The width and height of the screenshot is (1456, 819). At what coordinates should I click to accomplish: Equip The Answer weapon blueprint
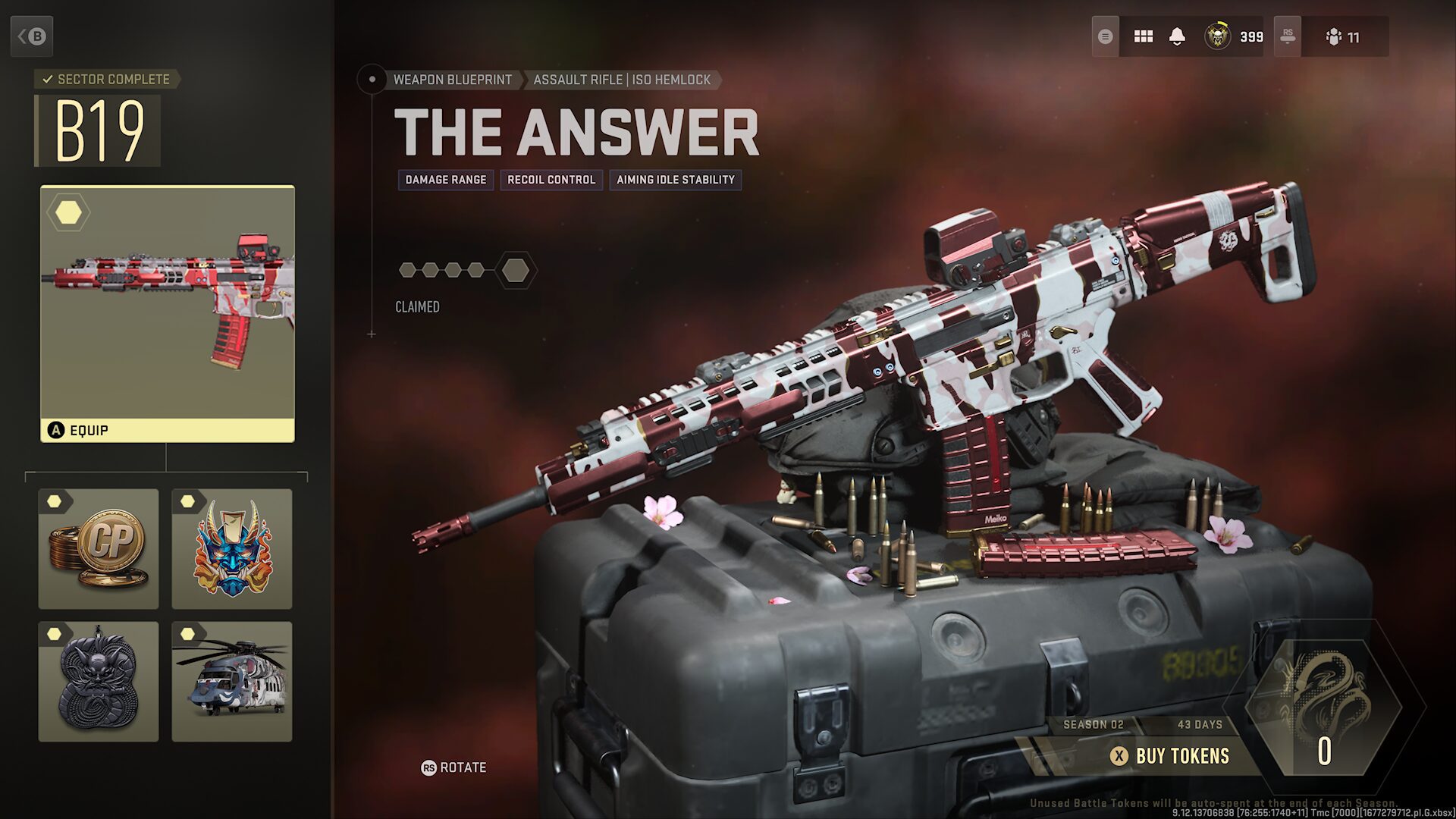point(167,430)
